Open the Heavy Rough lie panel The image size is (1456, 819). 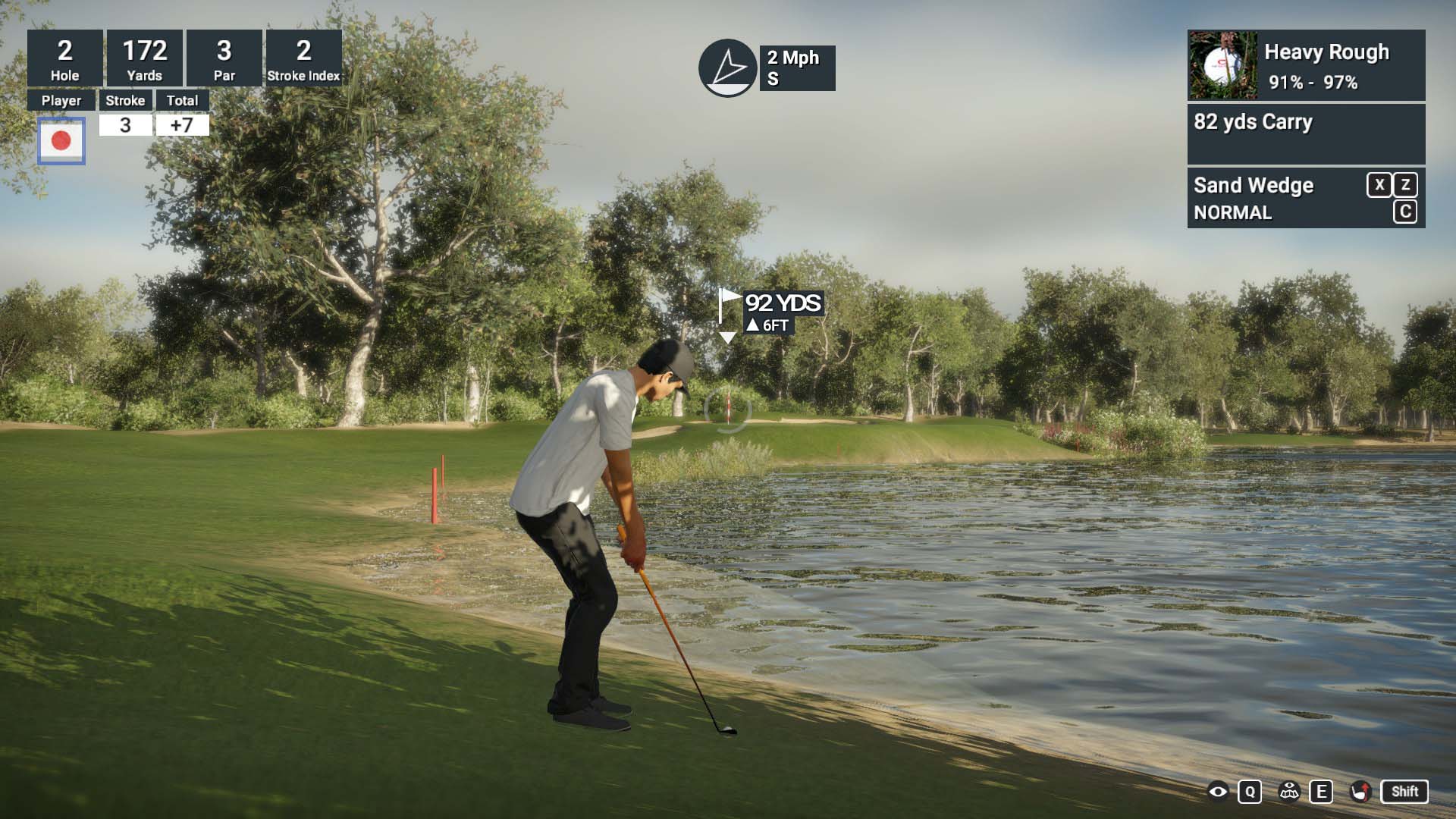click(1306, 65)
